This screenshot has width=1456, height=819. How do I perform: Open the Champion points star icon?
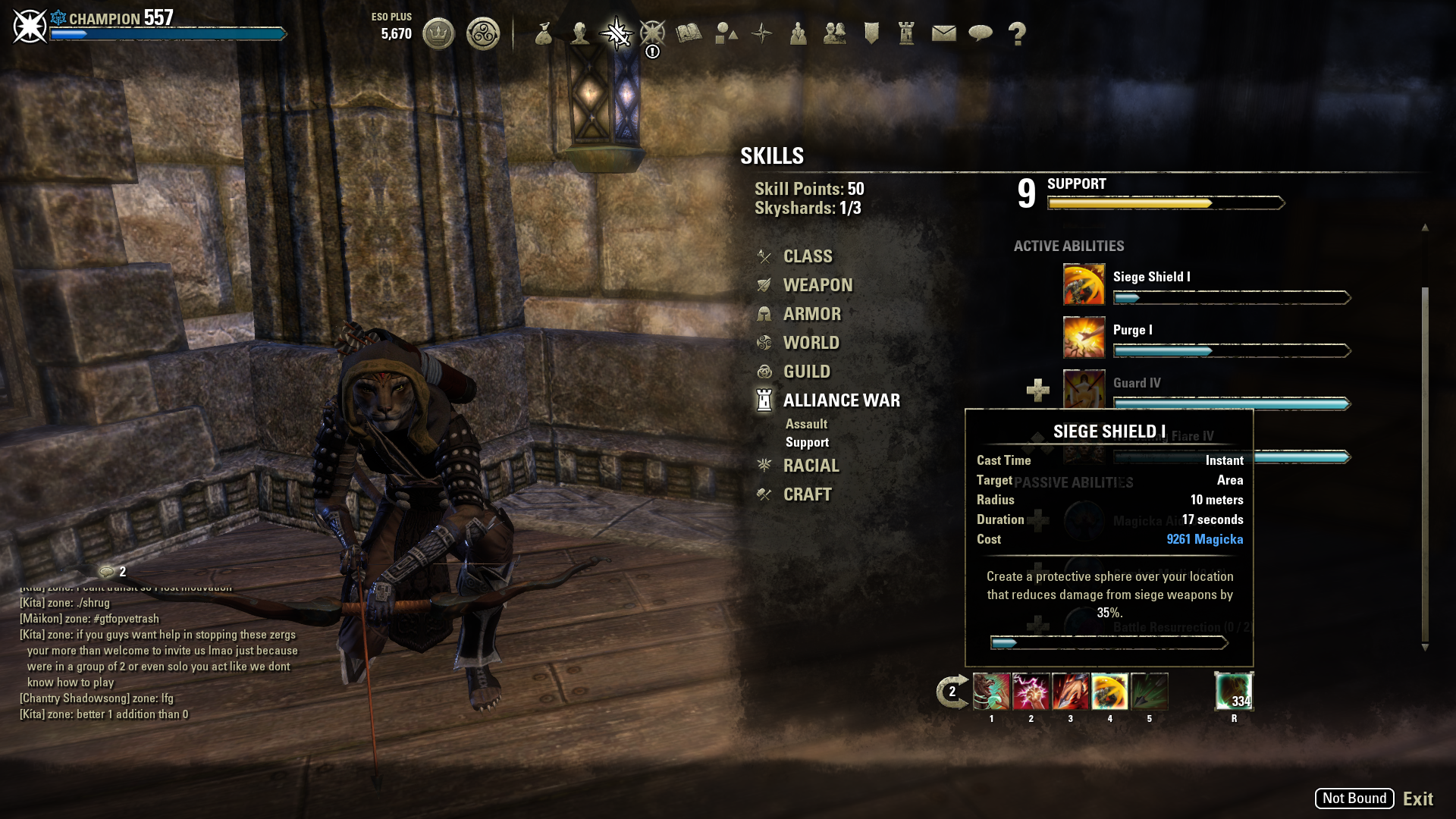tap(652, 33)
